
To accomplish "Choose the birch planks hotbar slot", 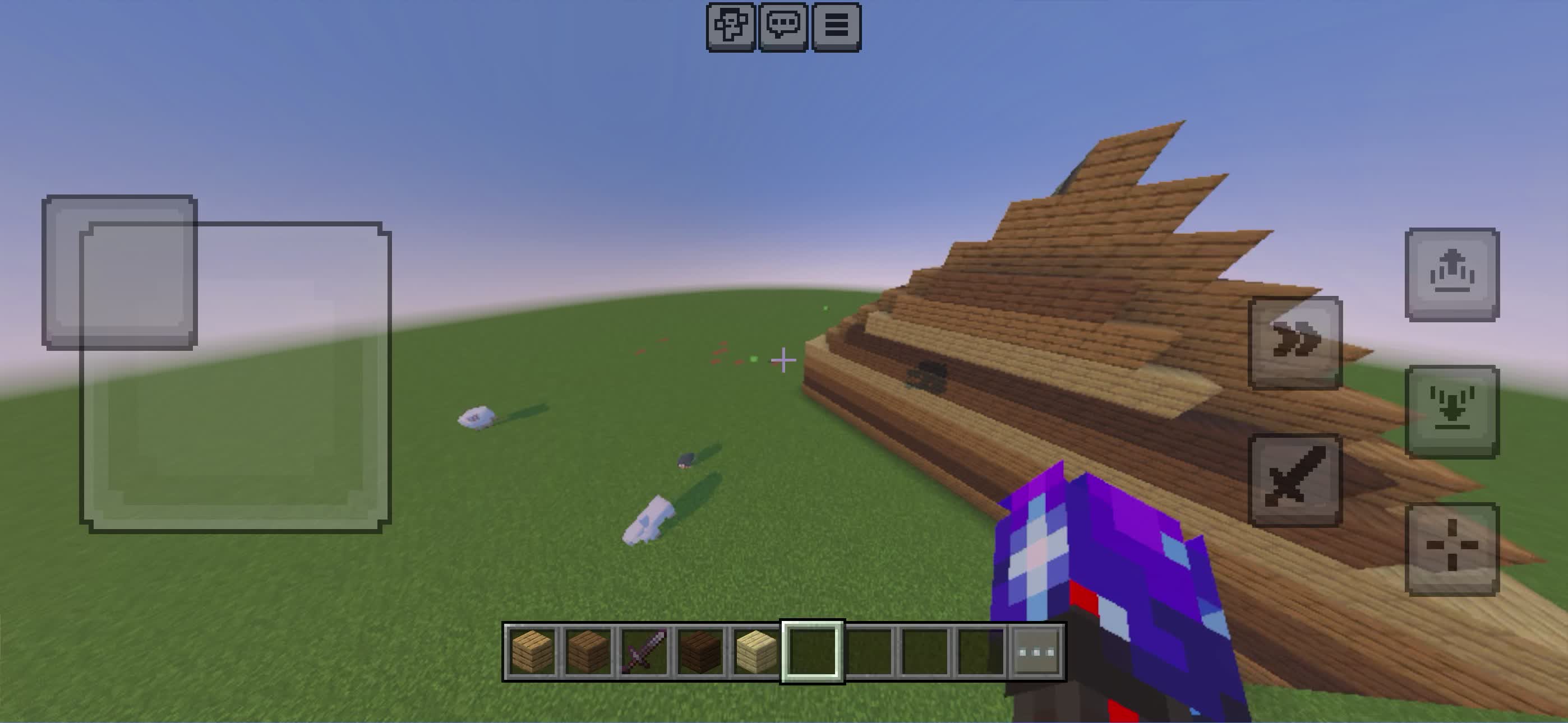I will (x=756, y=652).
